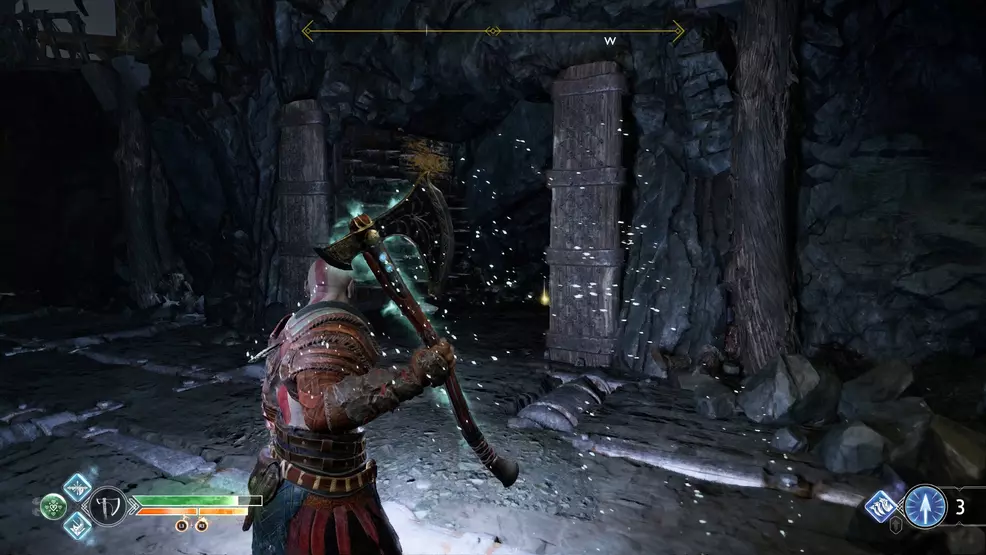Viewport: 986px width, 555px height.
Task: Select the small grey shield arrow icon
Action: point(897,527)
